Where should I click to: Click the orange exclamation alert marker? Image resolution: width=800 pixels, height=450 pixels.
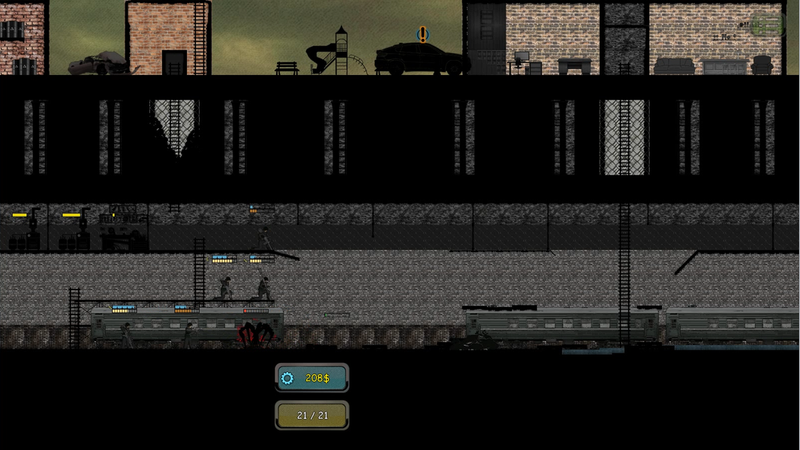click(423, 34)
